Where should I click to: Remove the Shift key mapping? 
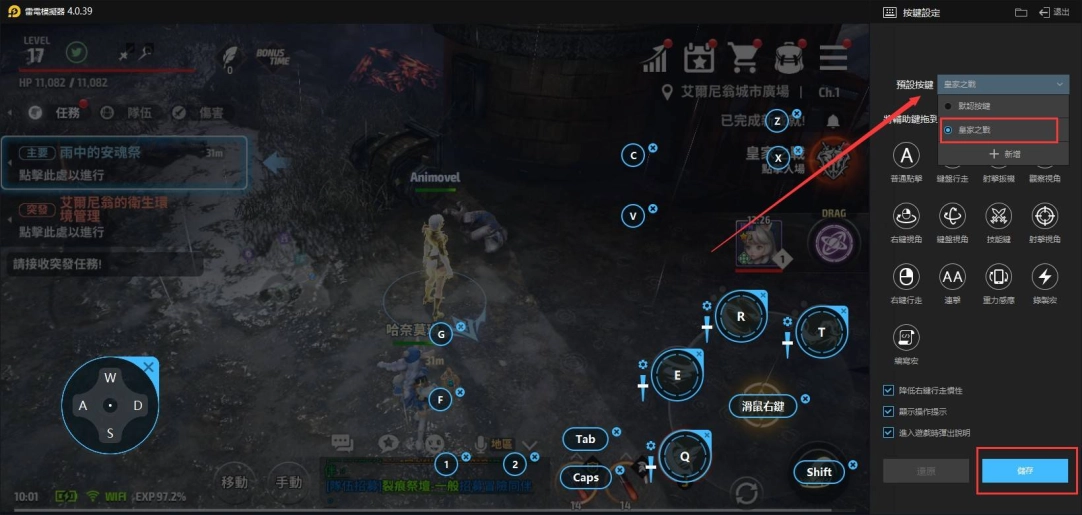(853, 463)
